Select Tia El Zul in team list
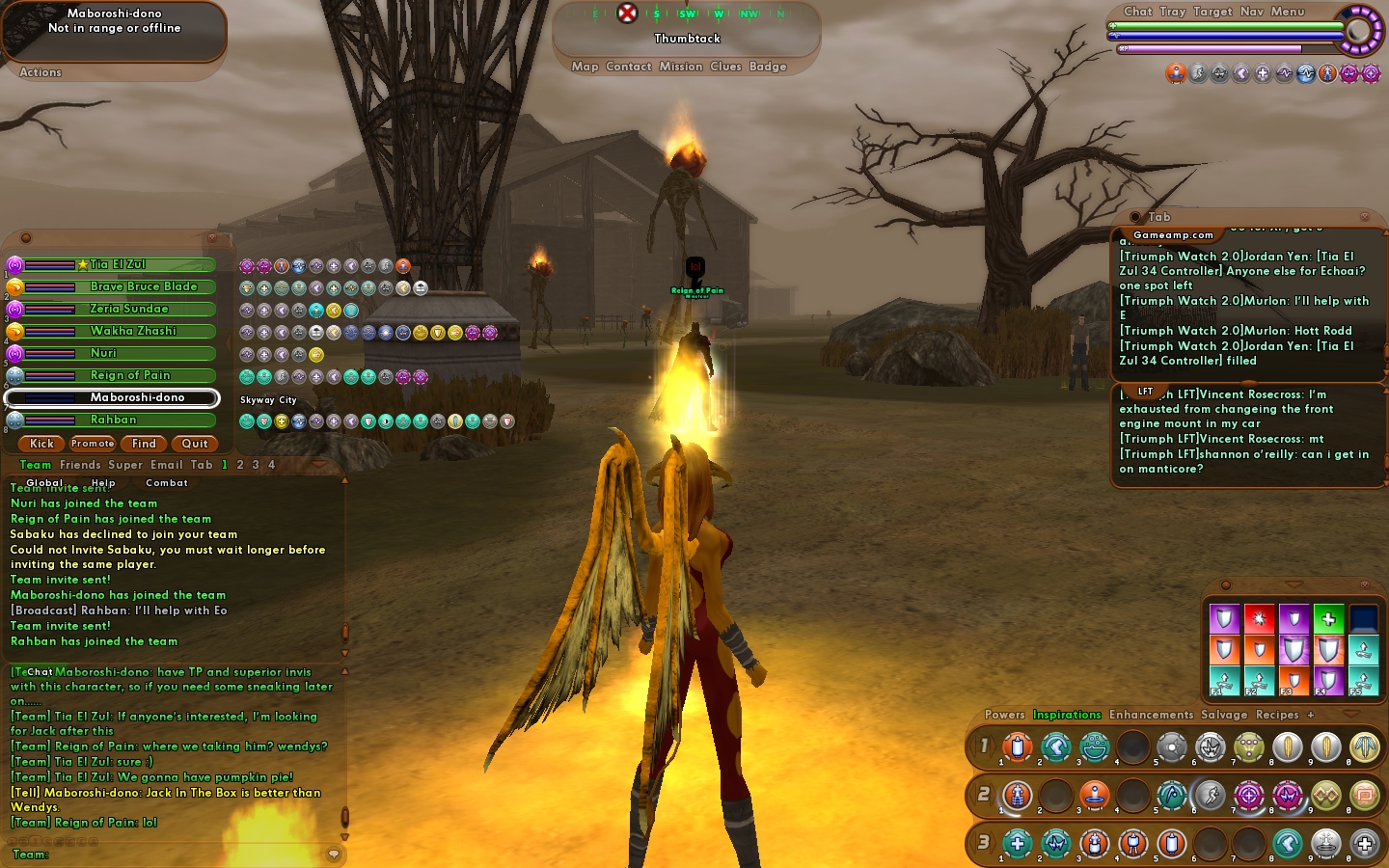This screenshot has width=1389, height=868. point(118,264)
